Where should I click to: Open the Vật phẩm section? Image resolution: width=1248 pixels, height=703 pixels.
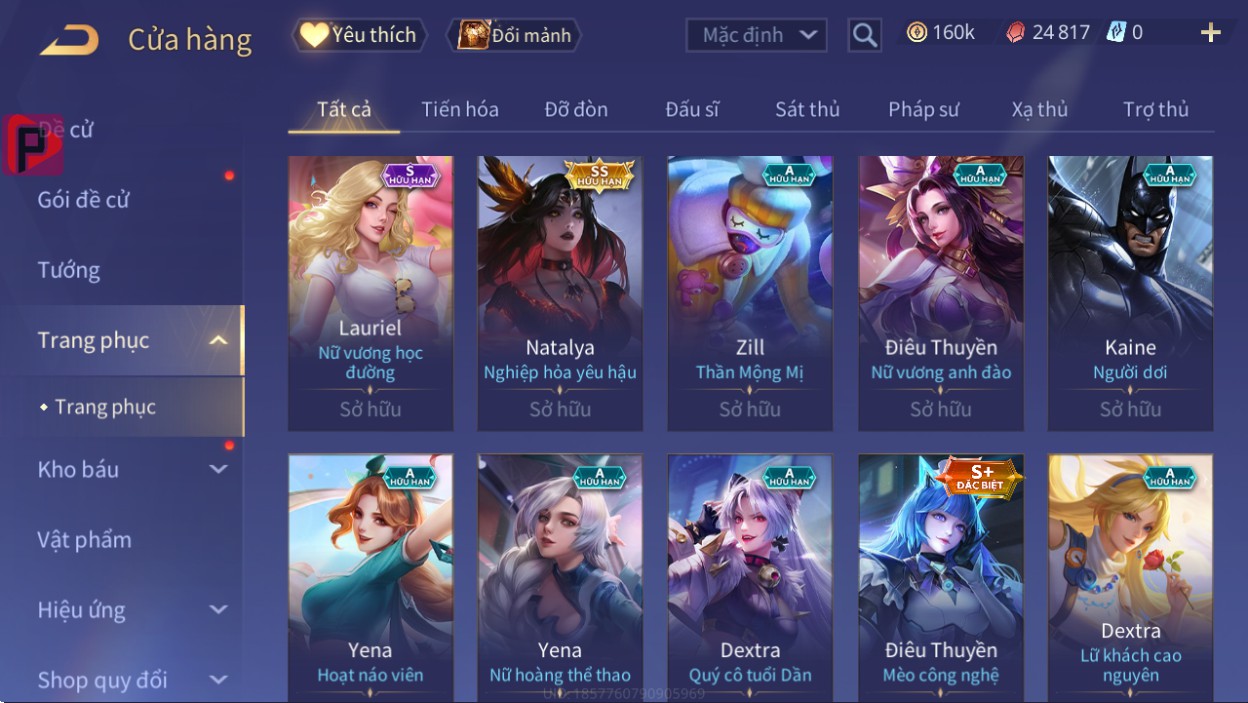[x=85, y=540]
